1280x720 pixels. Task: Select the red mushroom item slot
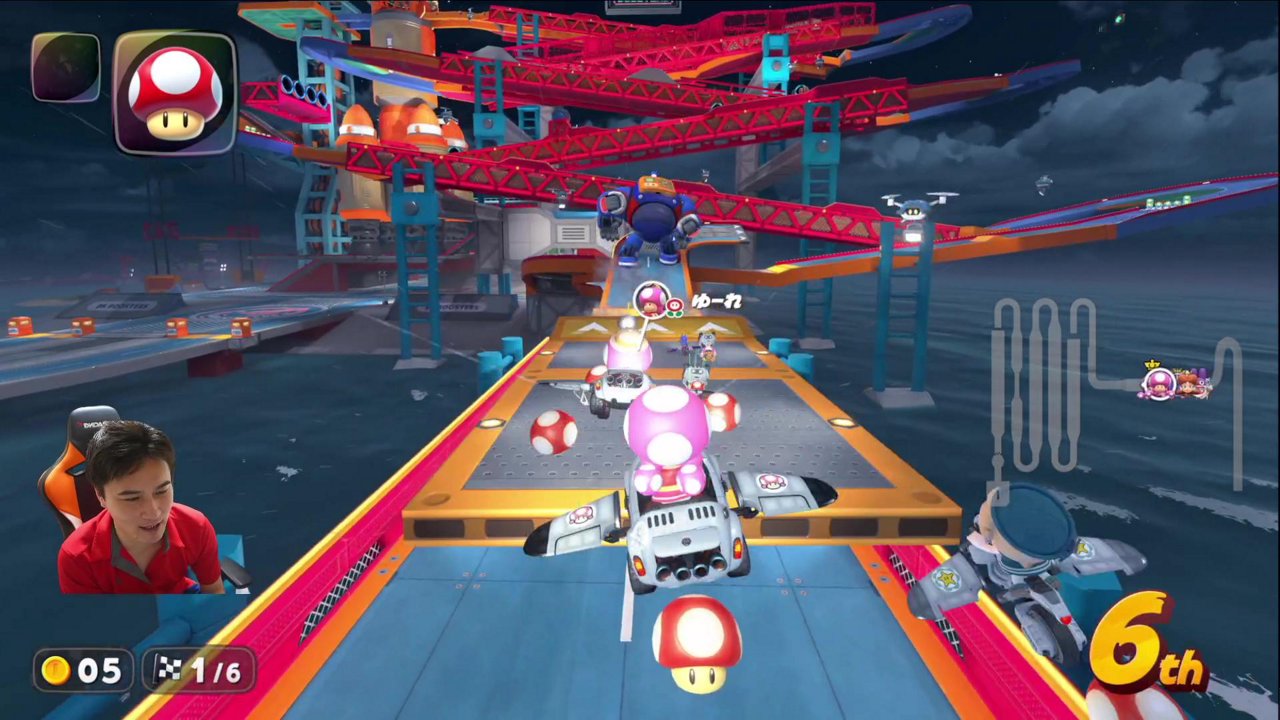pyautogui.click(x=175, y=93)
